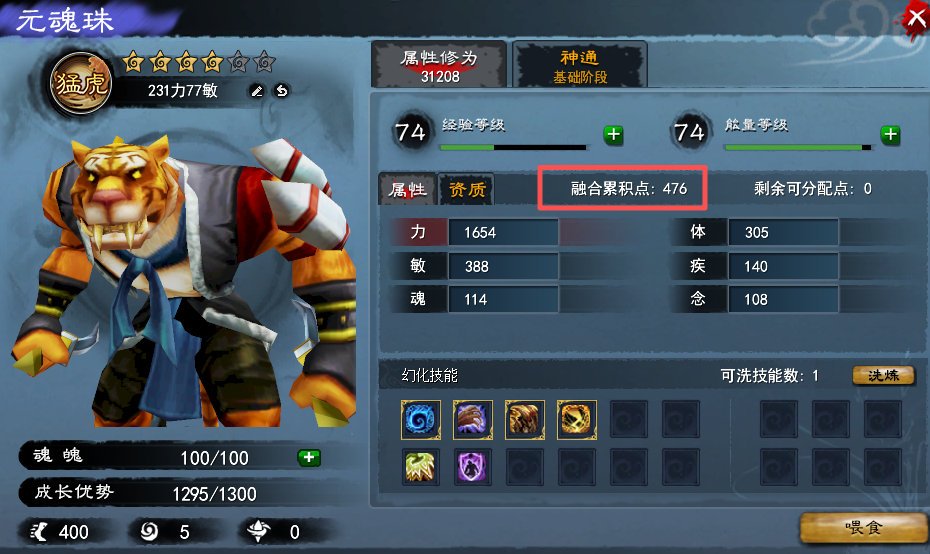Choose the green-yellow wing skill icon

(421, 467)
